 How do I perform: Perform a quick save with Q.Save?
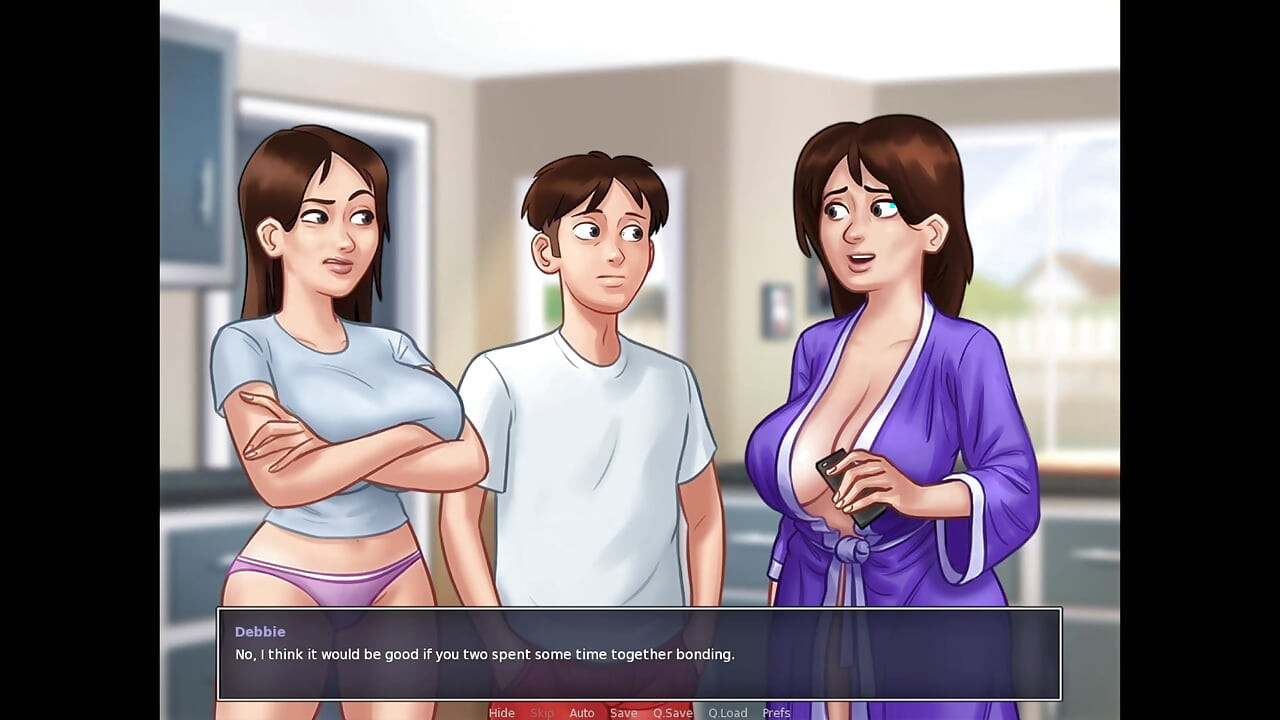click(672, 713)
